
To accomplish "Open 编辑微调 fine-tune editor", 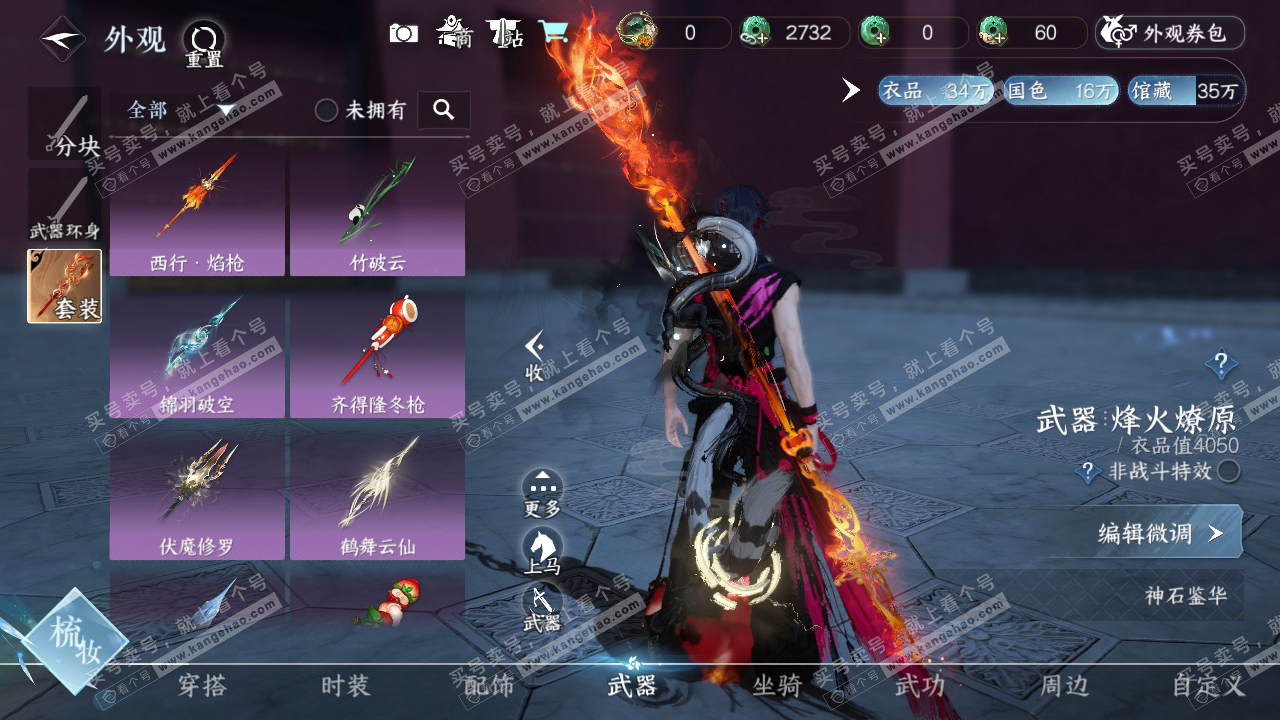I will point(1160,533).
